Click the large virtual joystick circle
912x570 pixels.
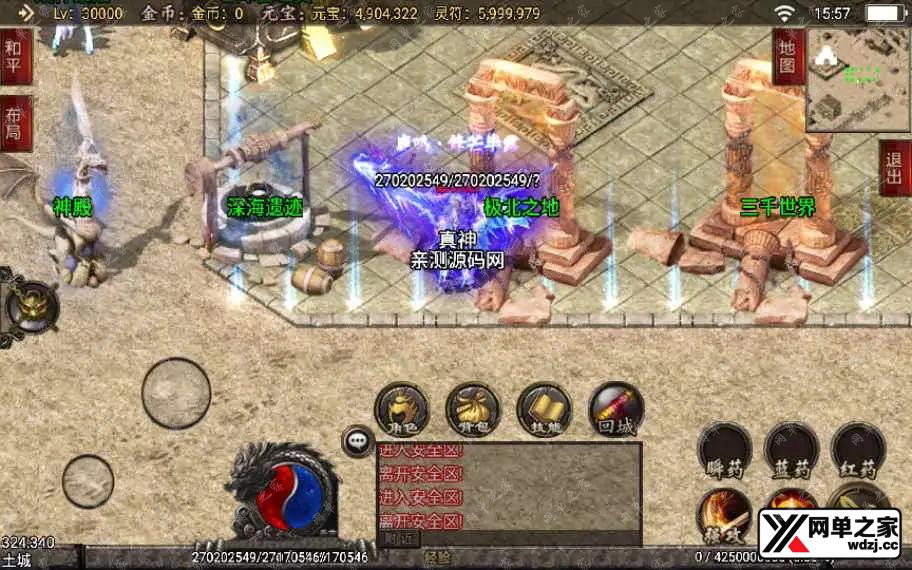pyautogui.click(x=176, y=393)
